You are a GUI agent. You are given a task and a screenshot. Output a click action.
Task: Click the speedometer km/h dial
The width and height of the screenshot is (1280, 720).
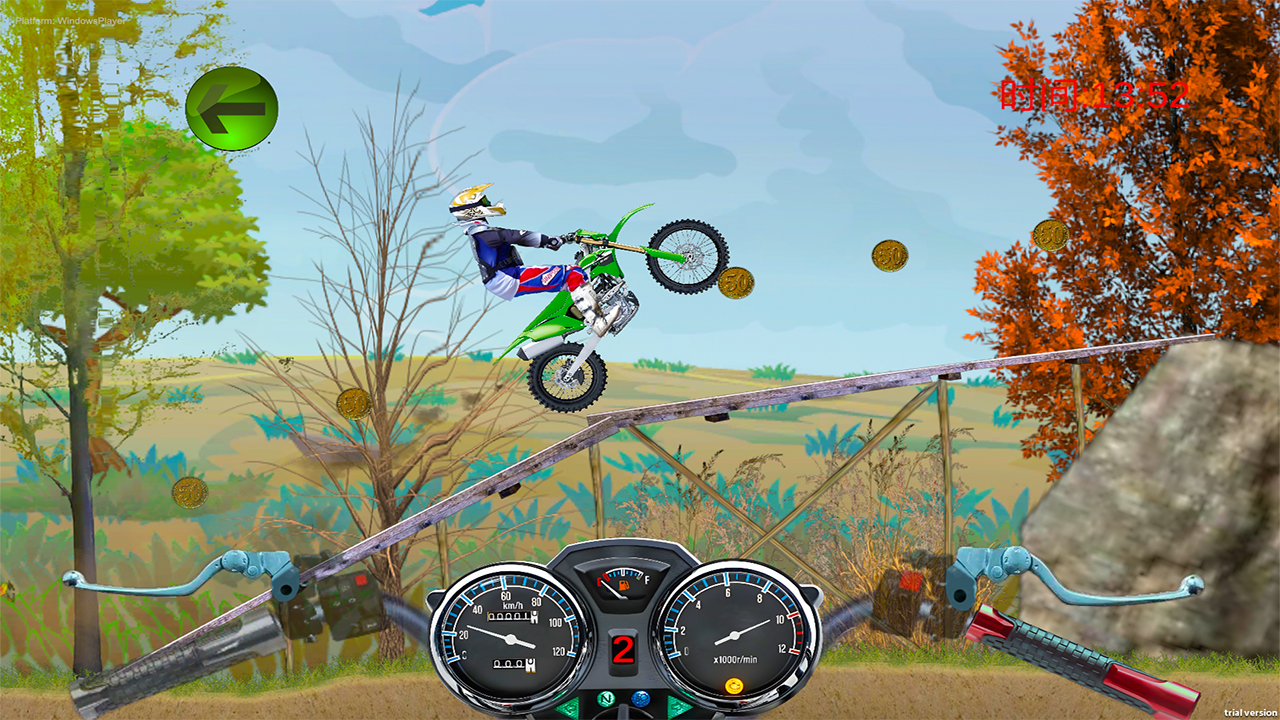point(509,638)
